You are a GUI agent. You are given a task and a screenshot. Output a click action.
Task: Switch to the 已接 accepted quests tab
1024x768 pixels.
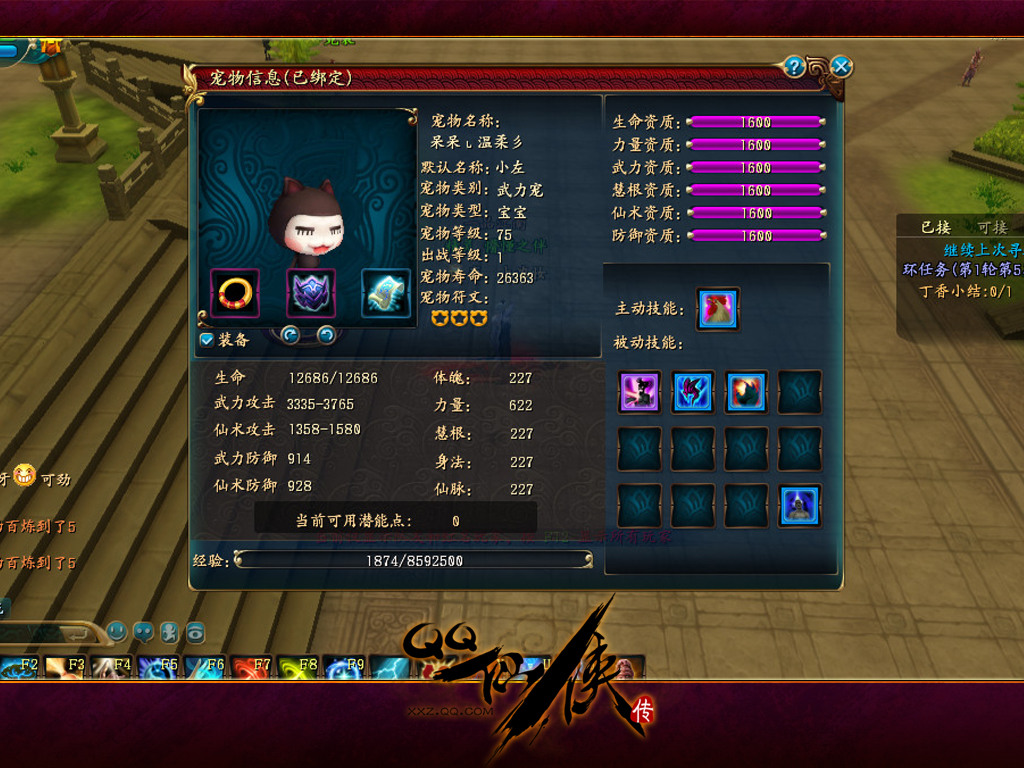tap(936, 228)
